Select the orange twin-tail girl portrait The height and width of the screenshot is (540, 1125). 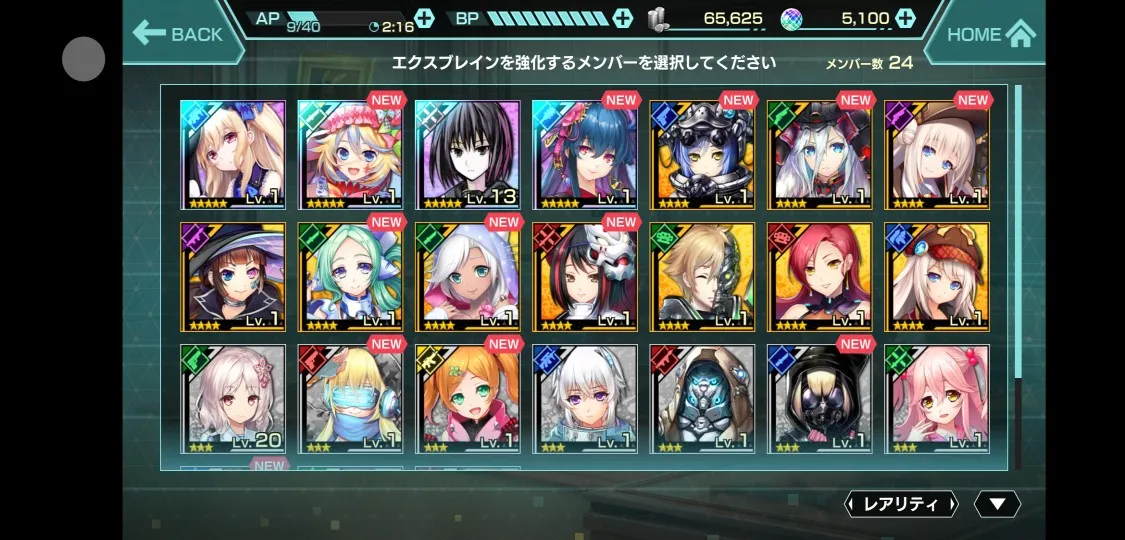coord(467,399)
